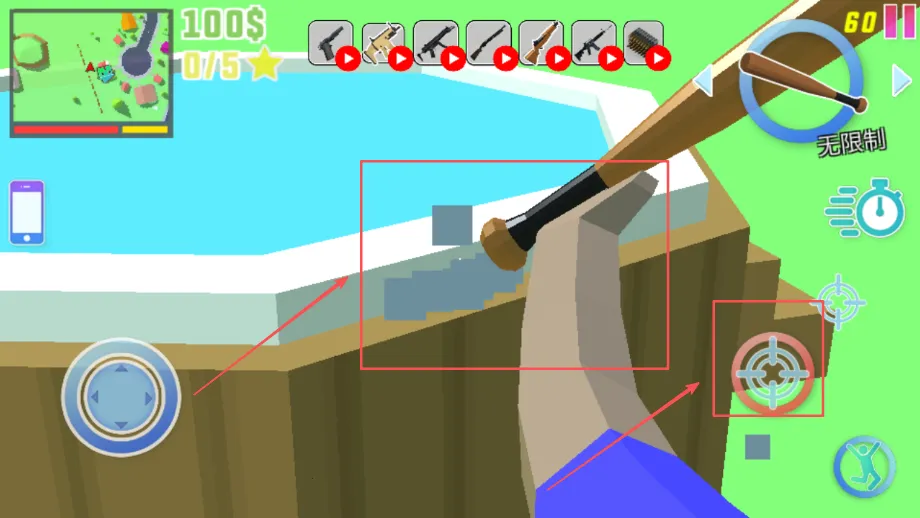Viewport: 920px width, 518px height.
Task: Tap the red crosshair attack button
Action: tap(772, 372)
